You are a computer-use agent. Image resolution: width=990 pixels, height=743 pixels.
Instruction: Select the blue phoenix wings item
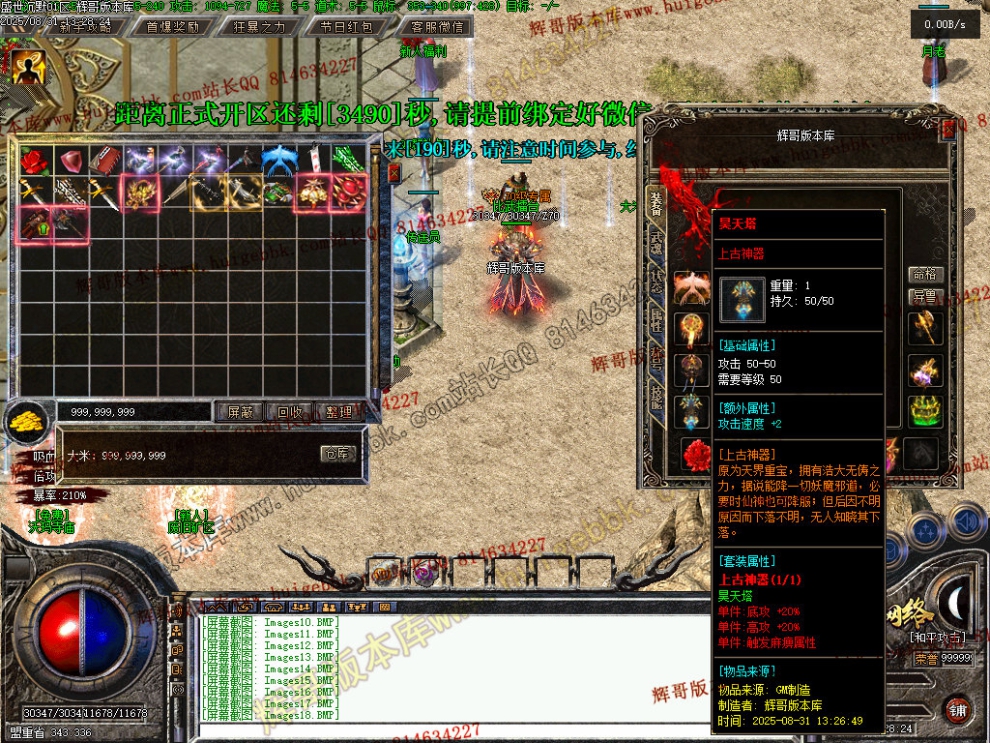click(x=278, y=160)
